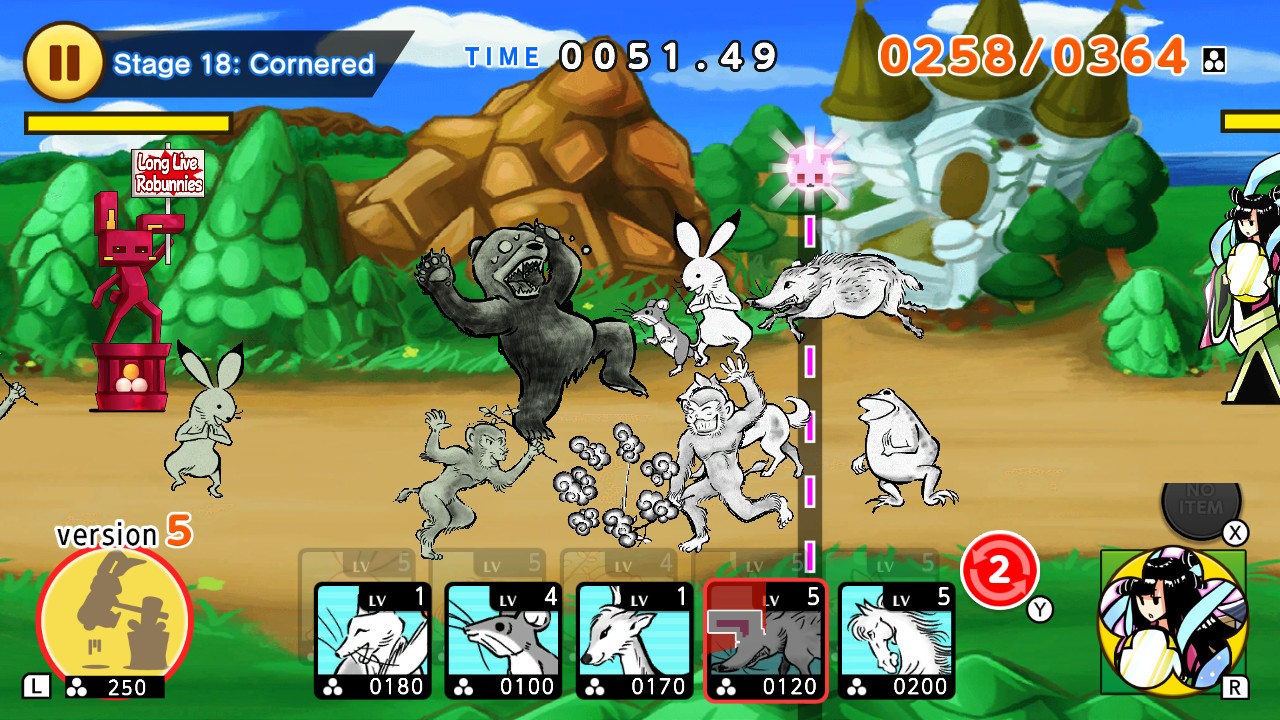Select the Level 1 dog unit card
The image size is (1280, 720).
[x=634, y=640]
